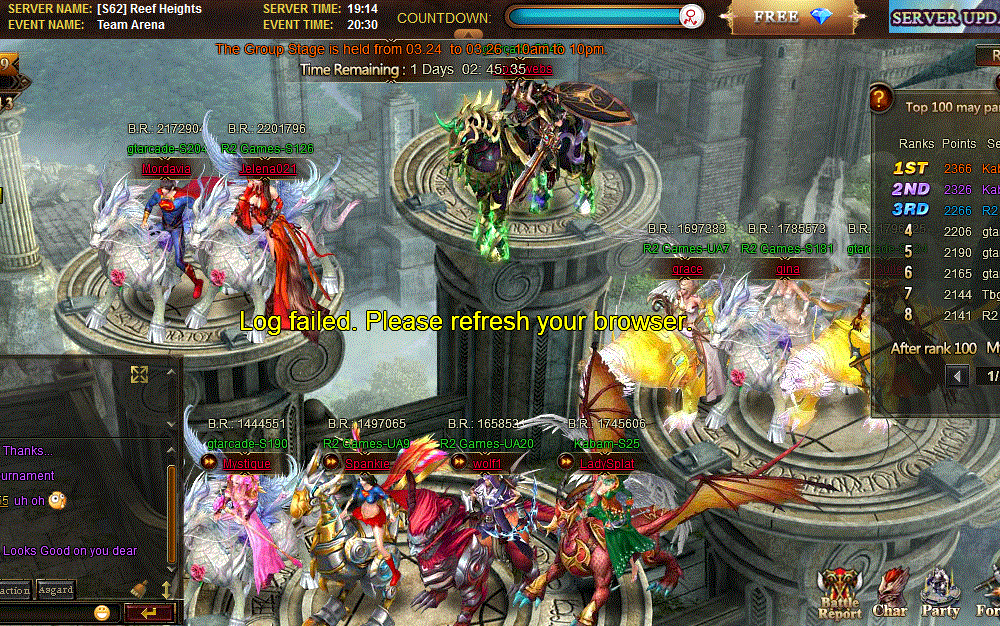Screen dimensions: 1000x626
Task: Clear chat with the broom icon
Action: click(142, 590)
